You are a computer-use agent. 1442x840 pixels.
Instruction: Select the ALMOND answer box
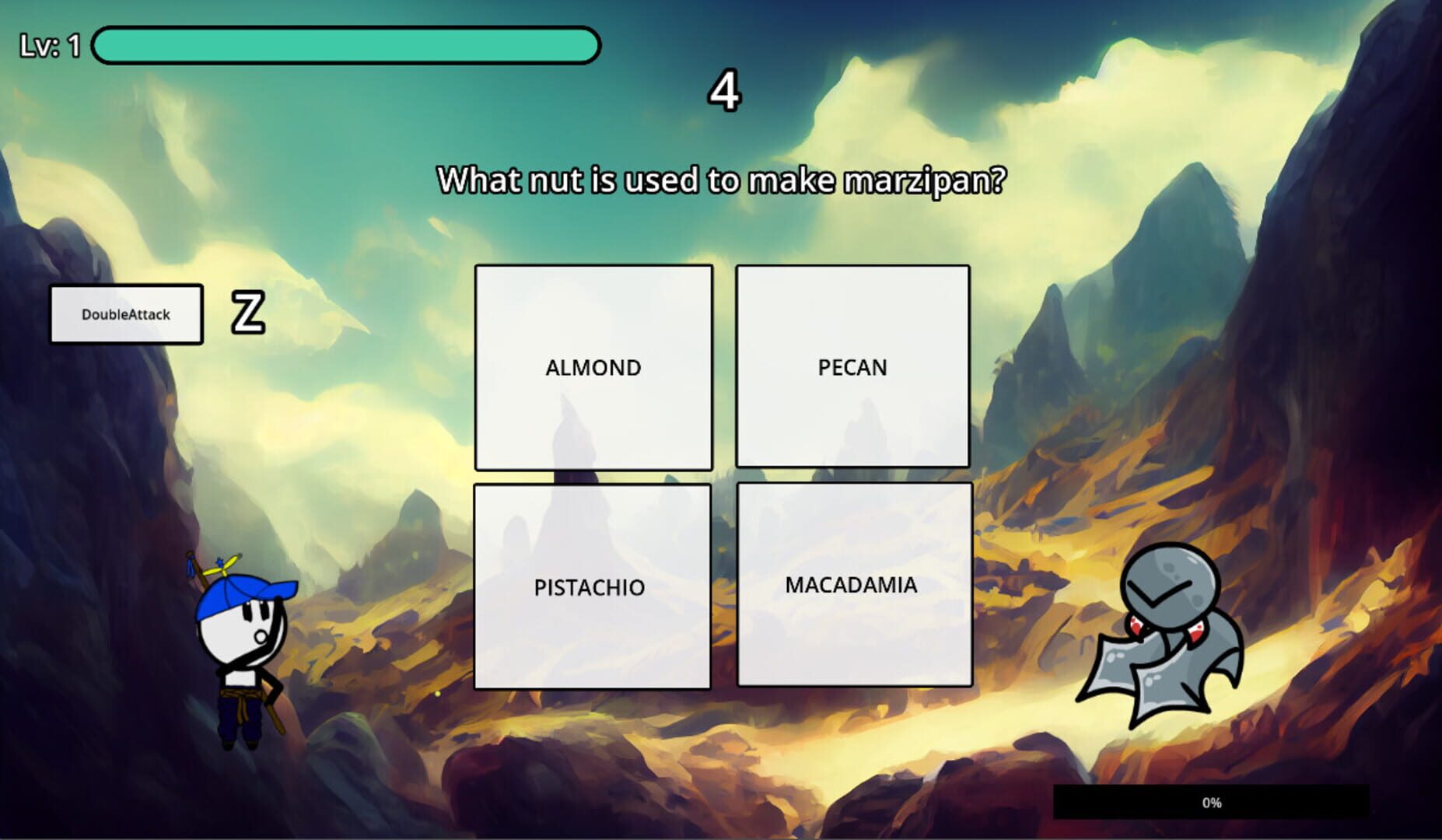pyautogui.click(x=593, y=366)
